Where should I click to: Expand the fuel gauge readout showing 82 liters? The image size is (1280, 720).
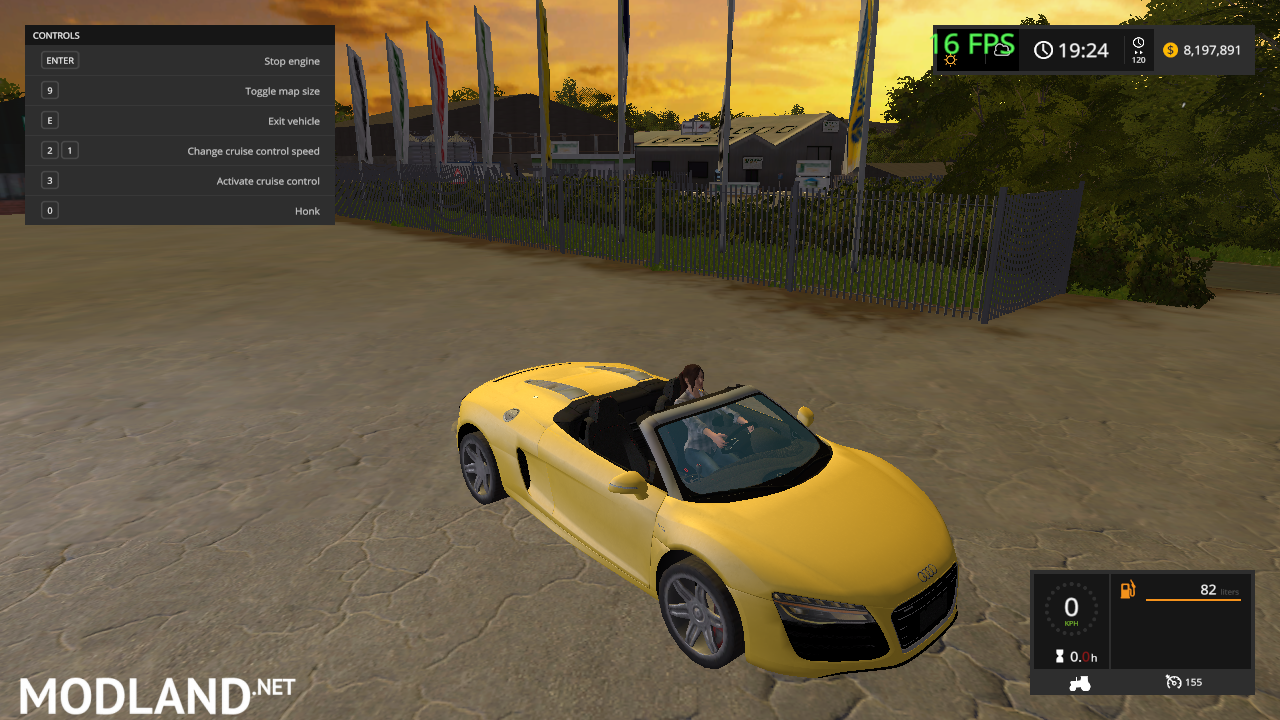[x=1210, y=591]
